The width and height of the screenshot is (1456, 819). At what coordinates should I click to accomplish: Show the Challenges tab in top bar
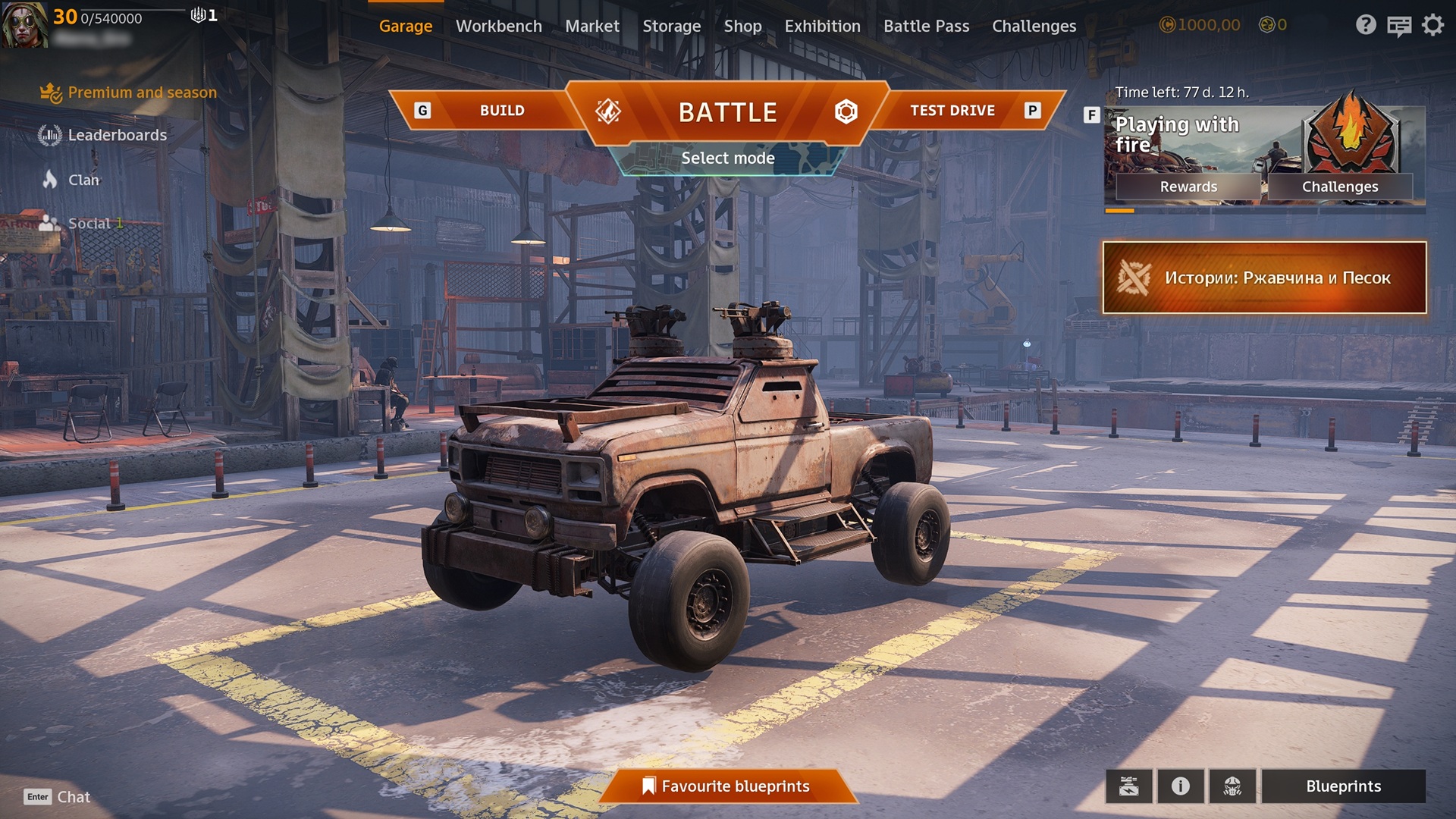1034,26
